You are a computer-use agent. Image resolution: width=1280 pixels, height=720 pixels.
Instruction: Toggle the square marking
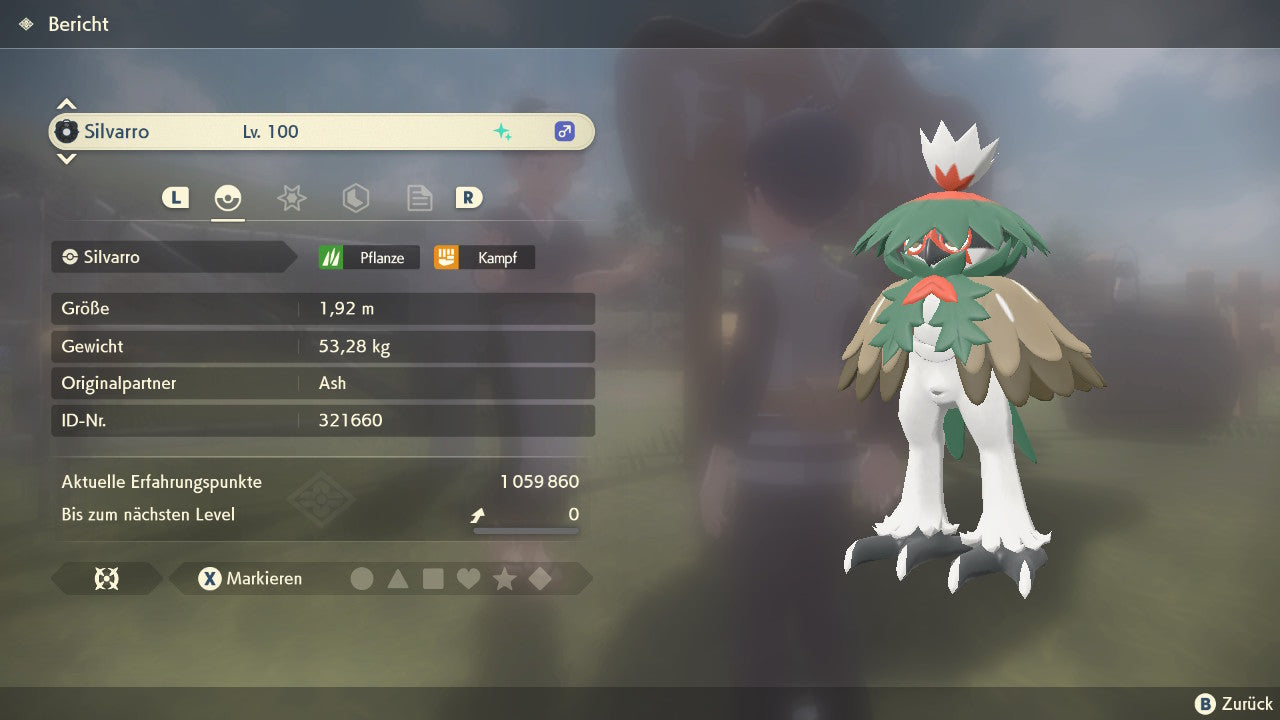[x=433, y=578]
